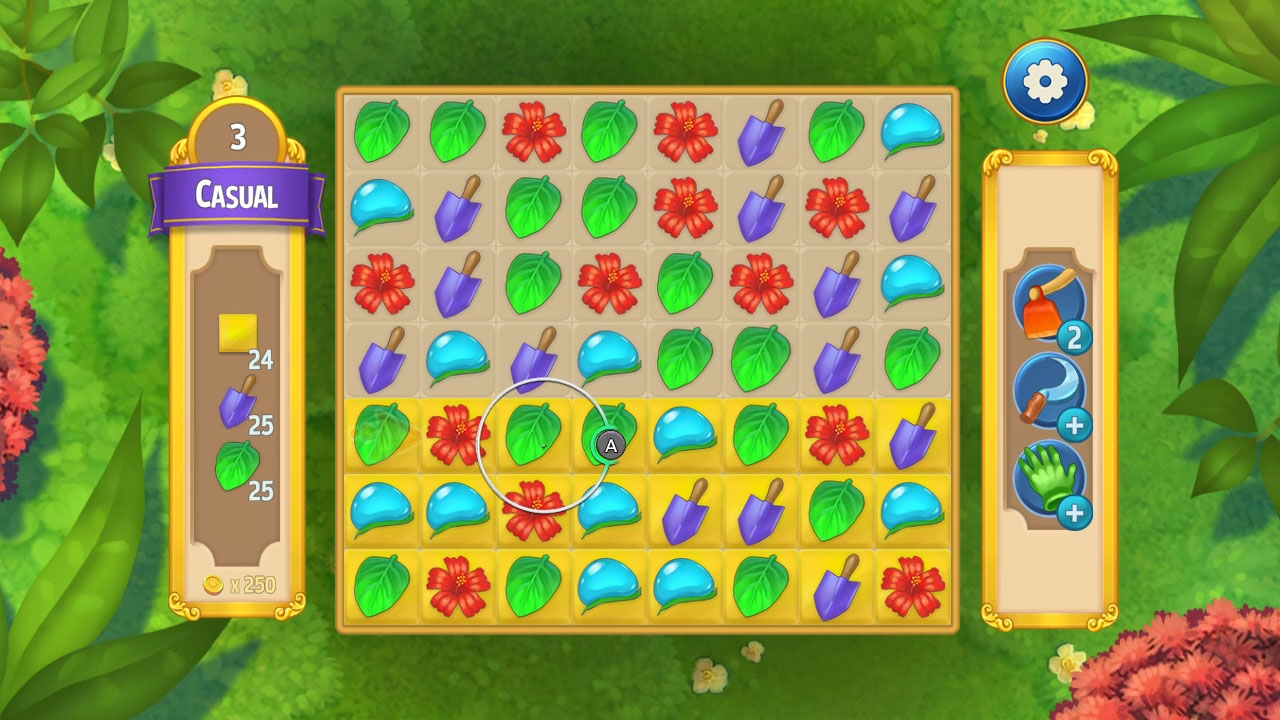
Task: Click the hoe booster count badge showing 2
Action: pos(1076,338)
